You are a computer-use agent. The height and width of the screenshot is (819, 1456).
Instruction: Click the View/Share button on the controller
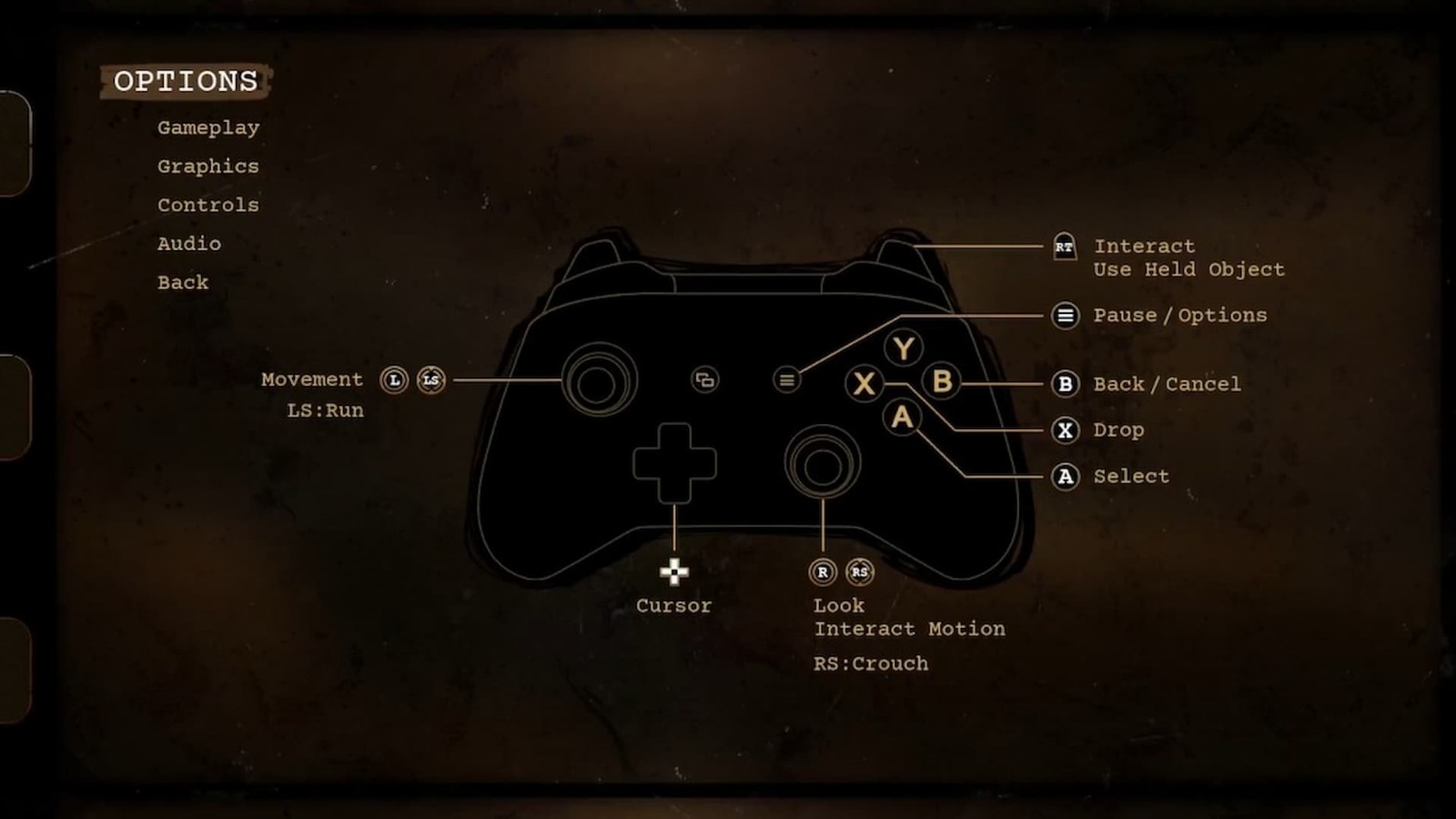[x=705, y=380]
